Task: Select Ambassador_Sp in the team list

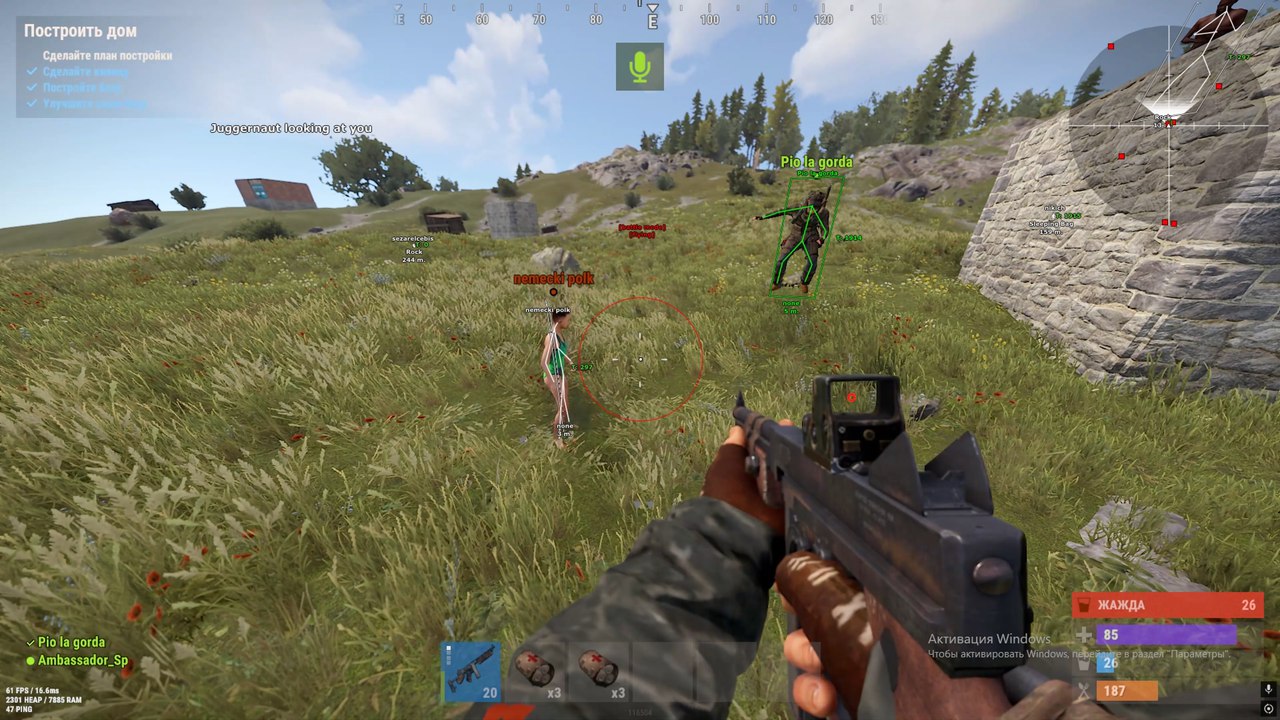Action: click(x=83, y=661)
